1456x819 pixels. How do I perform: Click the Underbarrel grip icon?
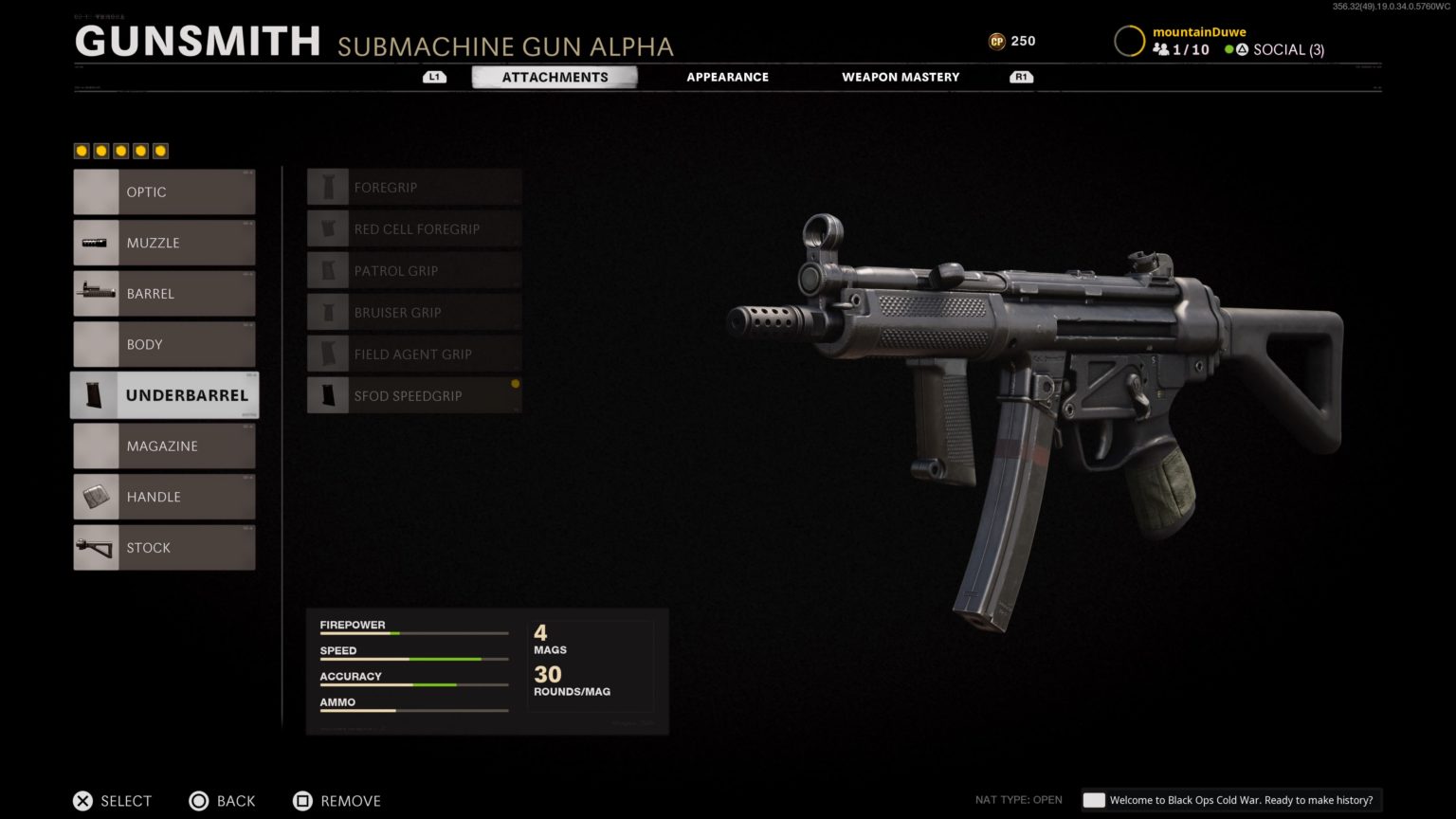pos(95,395)
